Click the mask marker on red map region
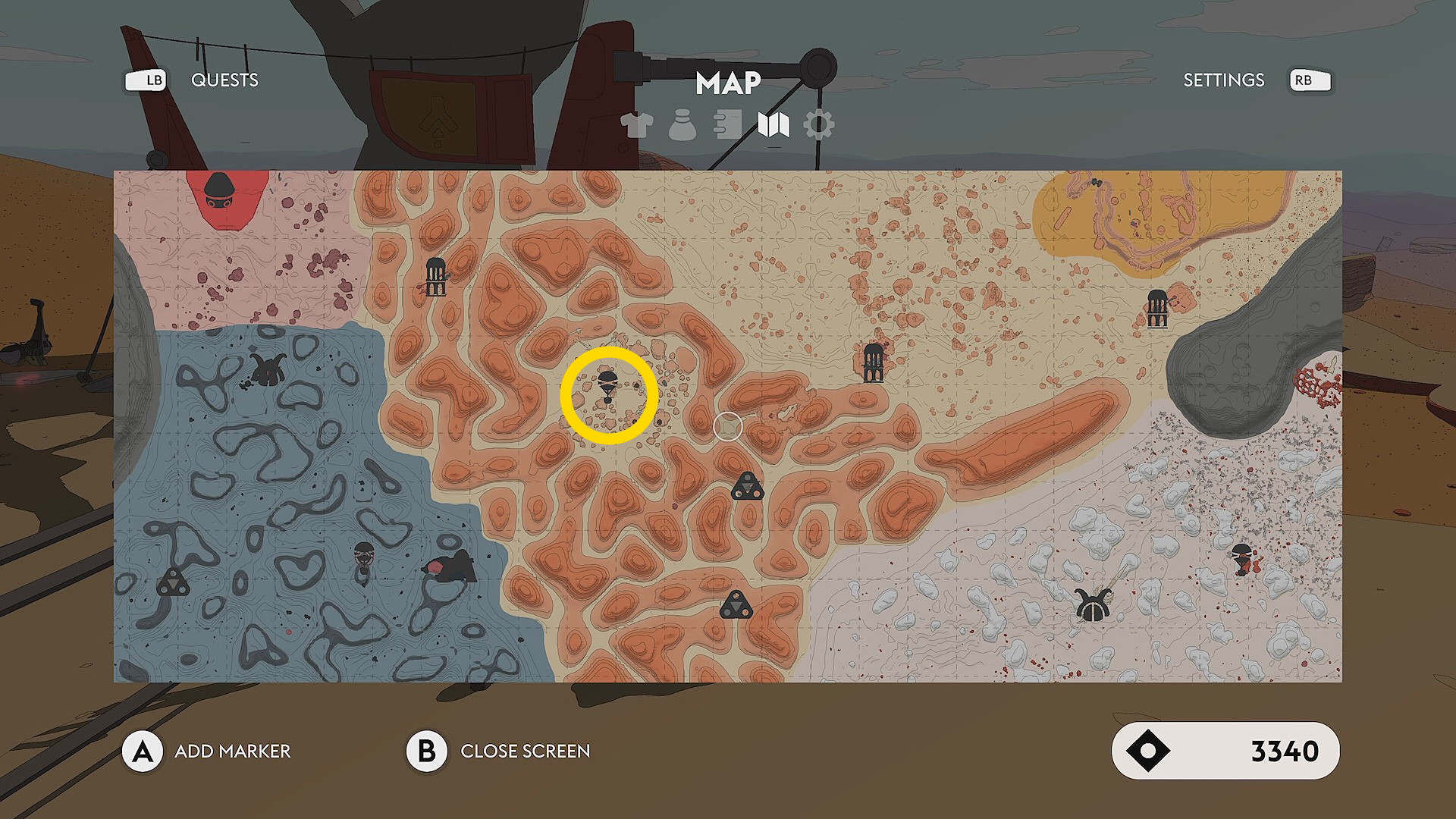The image size is (1456, 819). tap(220, 192)
